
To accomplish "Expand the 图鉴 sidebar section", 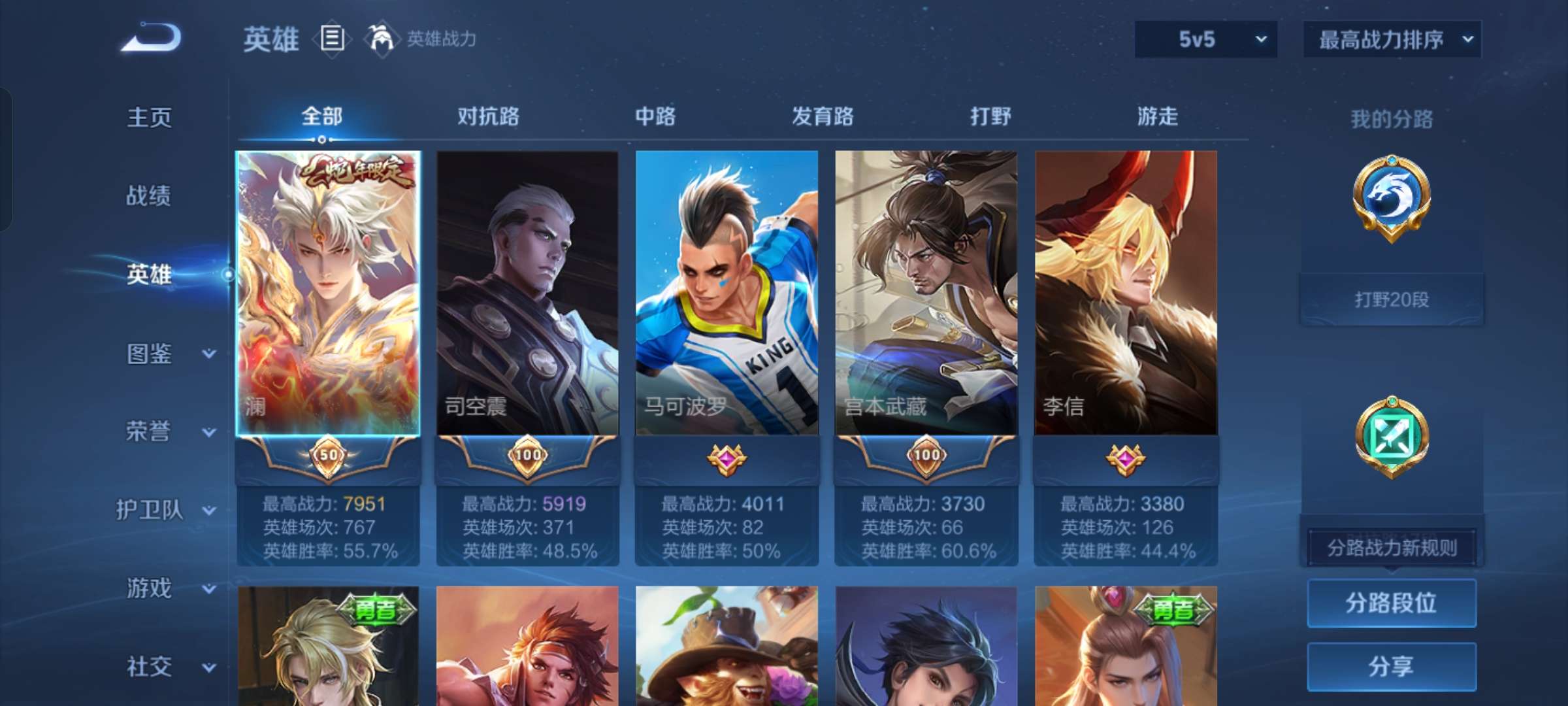I will click(x=149, y=353).
